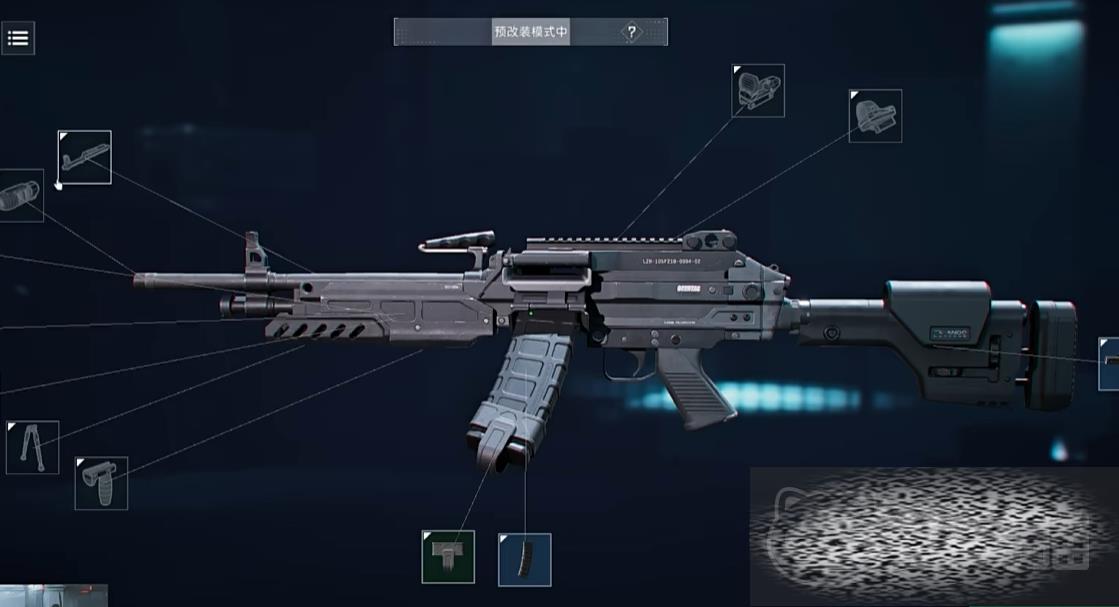Click the question mark help button

(631, 32)
